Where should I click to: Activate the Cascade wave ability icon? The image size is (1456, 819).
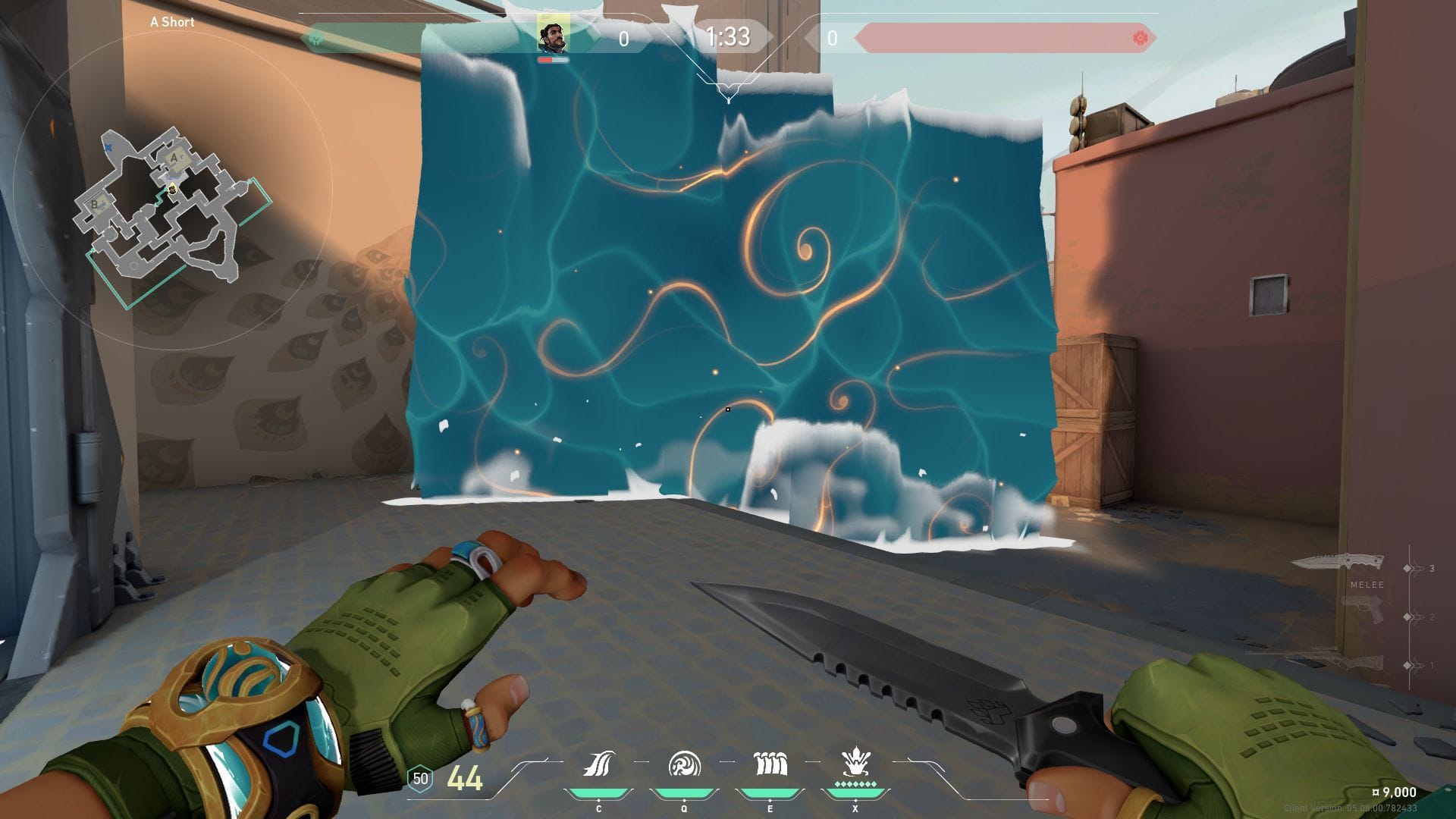[599, 764]
